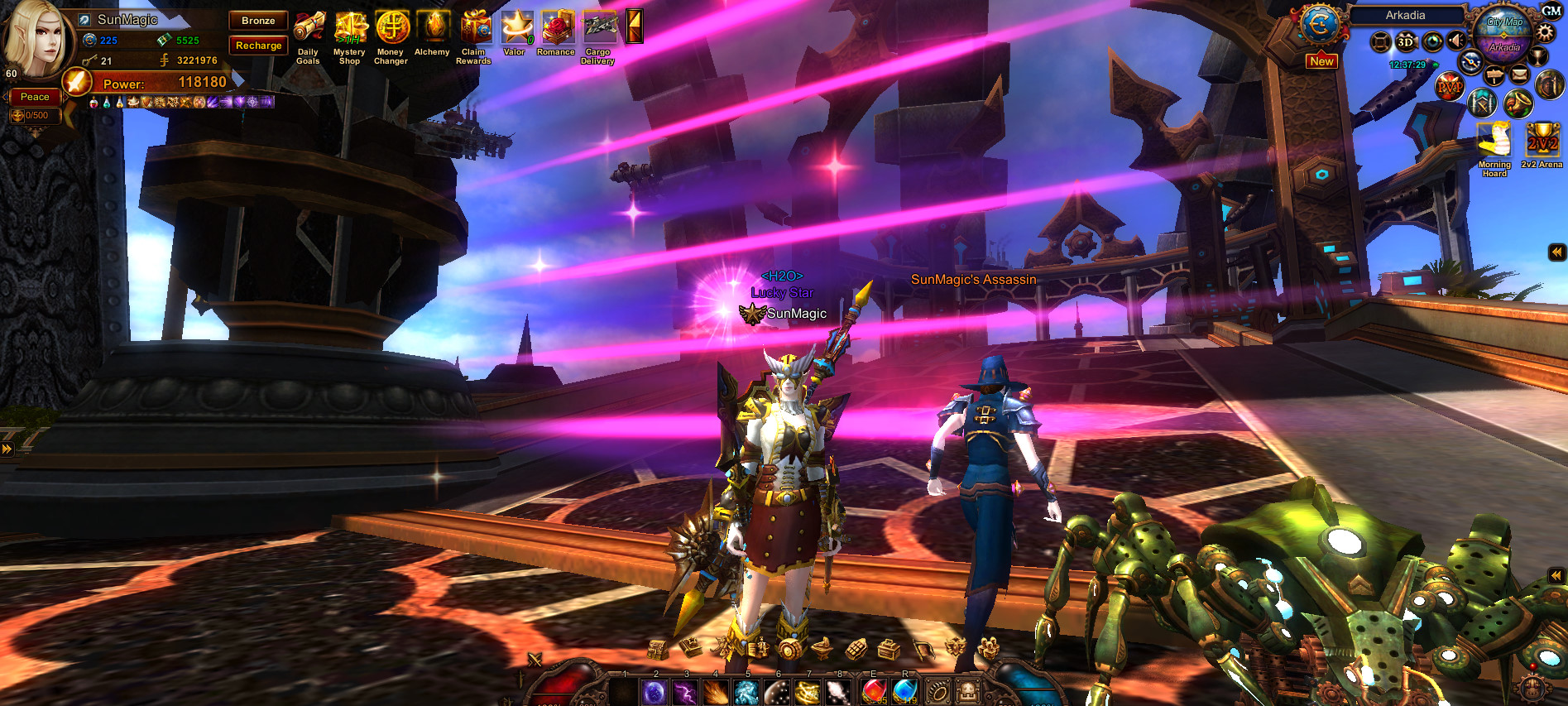Enter the 2v2 Arena event
This screenshot has width=1568, height=706.
1542,142
